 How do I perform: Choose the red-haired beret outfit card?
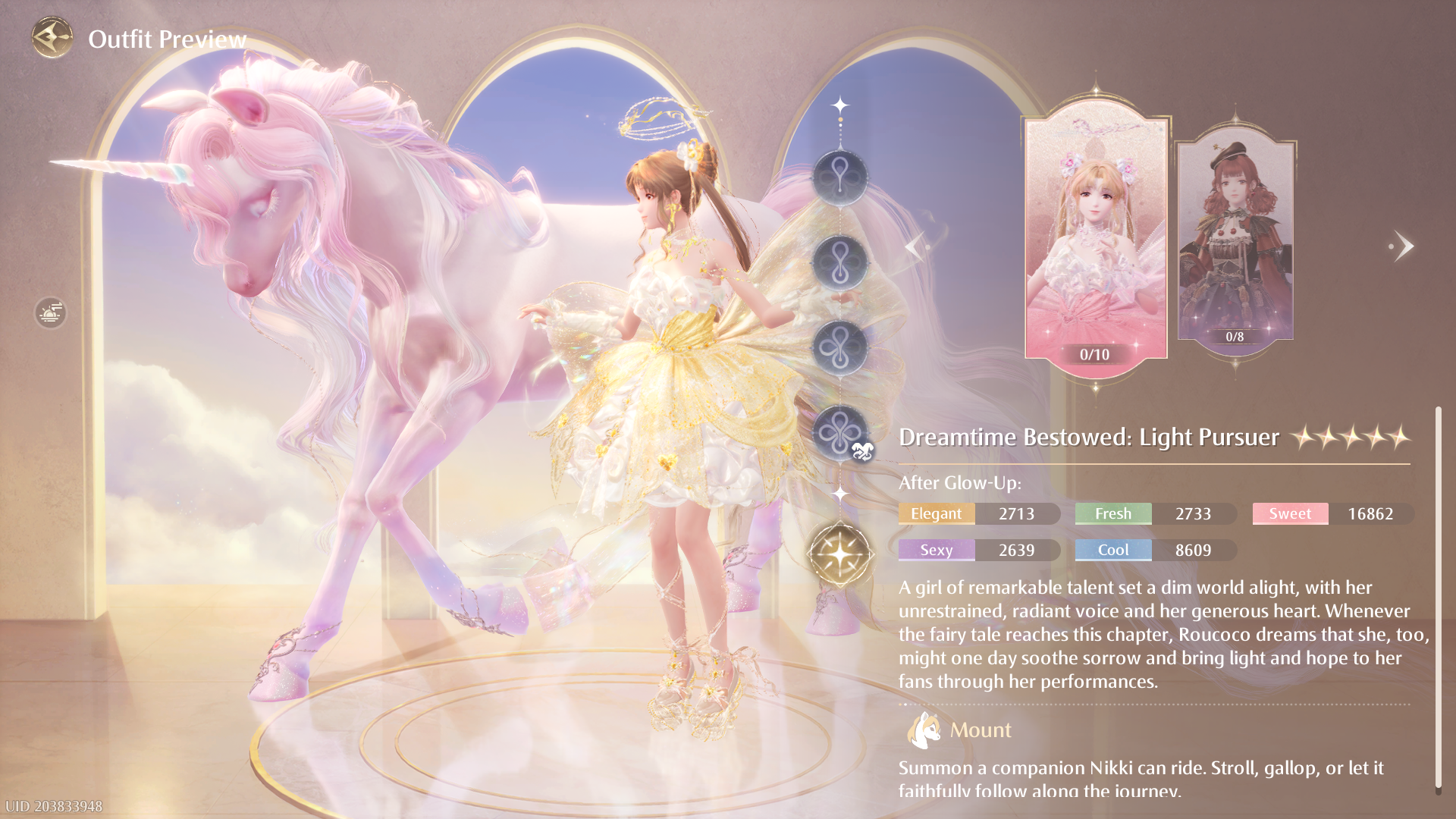click(x=1235, y=239)
